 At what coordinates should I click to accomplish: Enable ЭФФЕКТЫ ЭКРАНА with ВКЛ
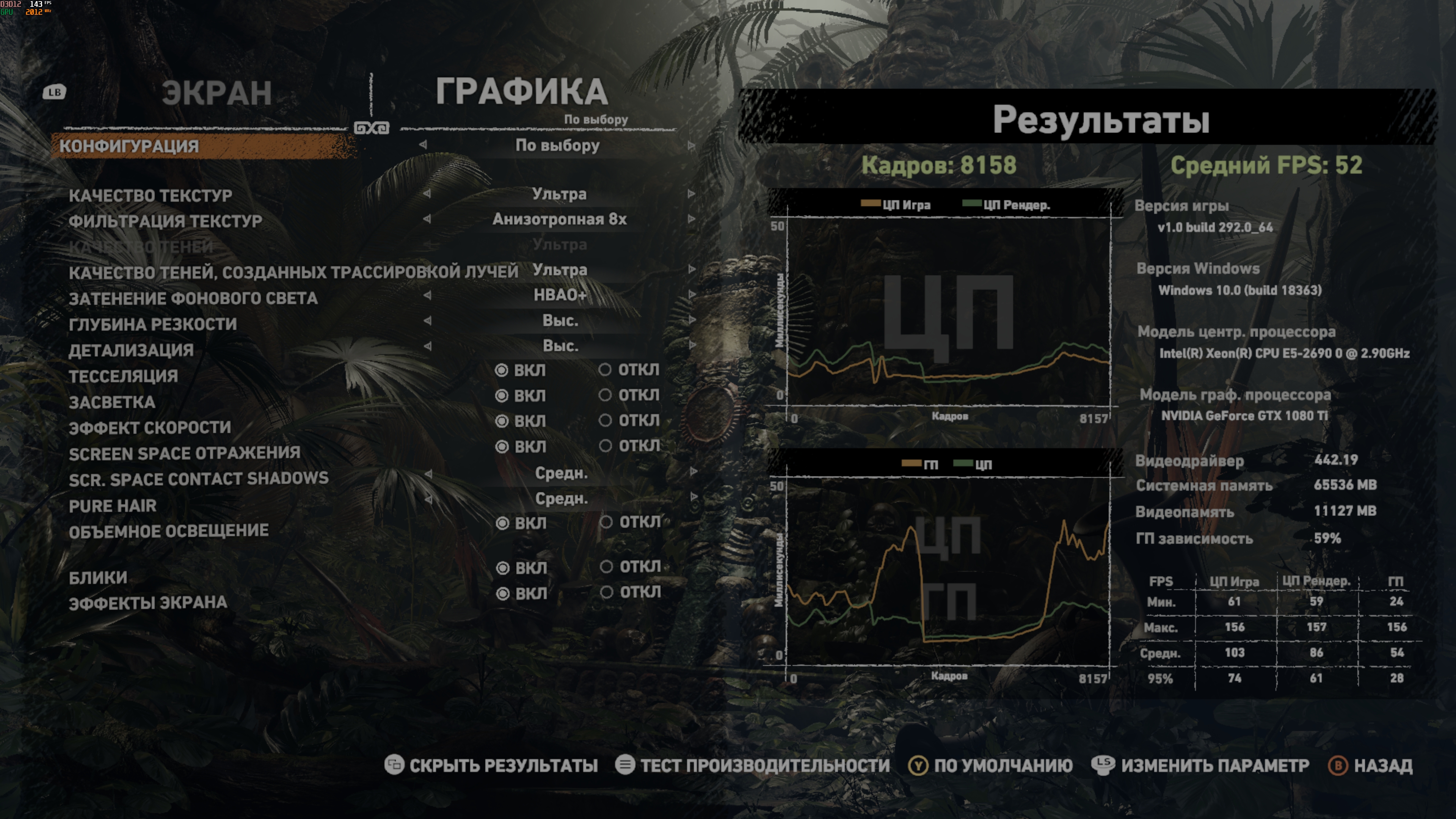[x=502, y=593]
